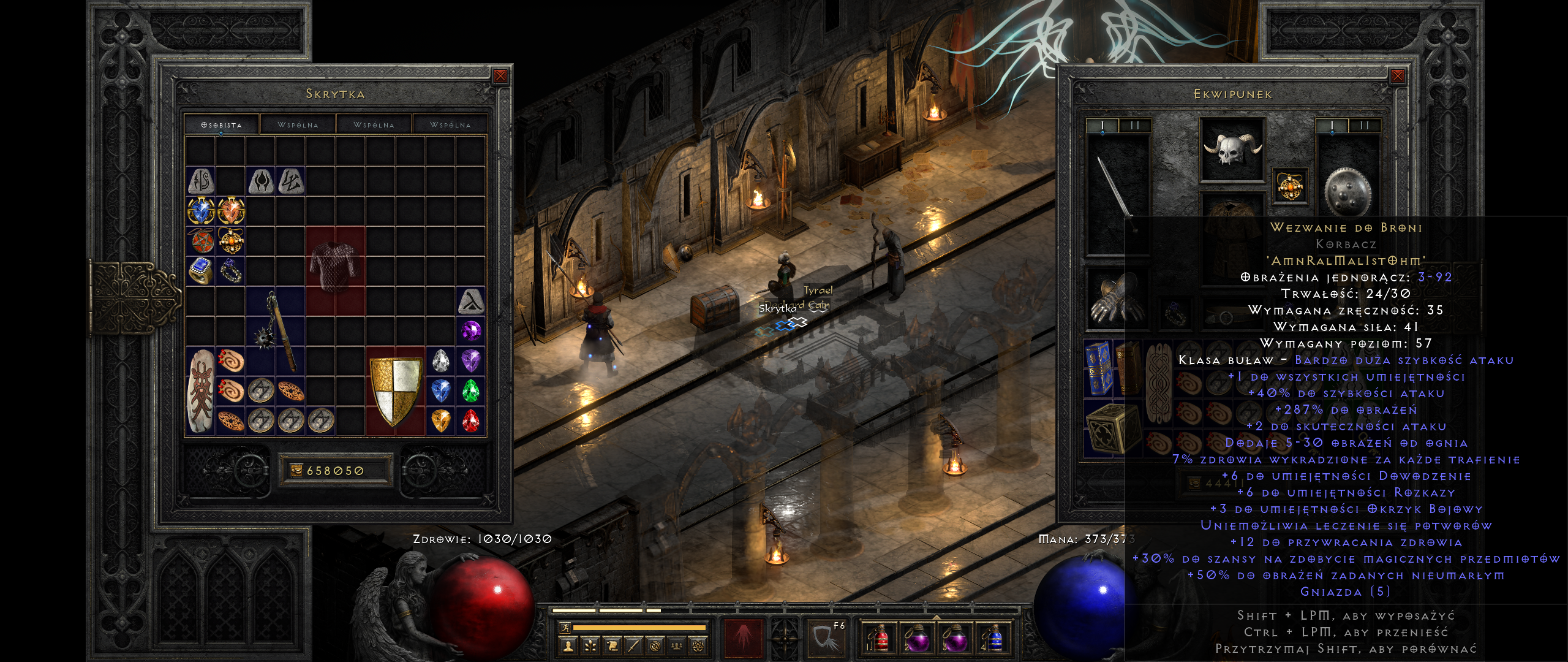Close the Skrytka stash window
Screen dimensions: 1568x662
click(x=500, y=76)
